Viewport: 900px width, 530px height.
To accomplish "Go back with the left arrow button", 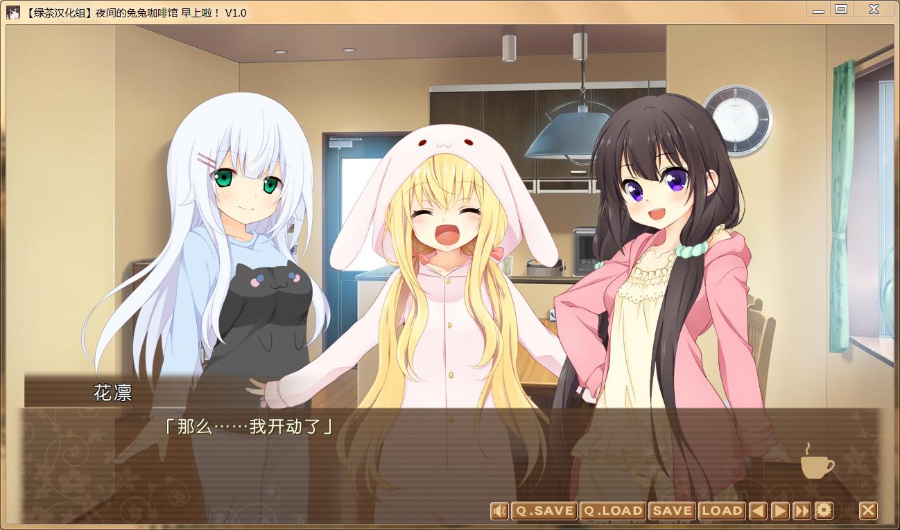I will (758, 511).
